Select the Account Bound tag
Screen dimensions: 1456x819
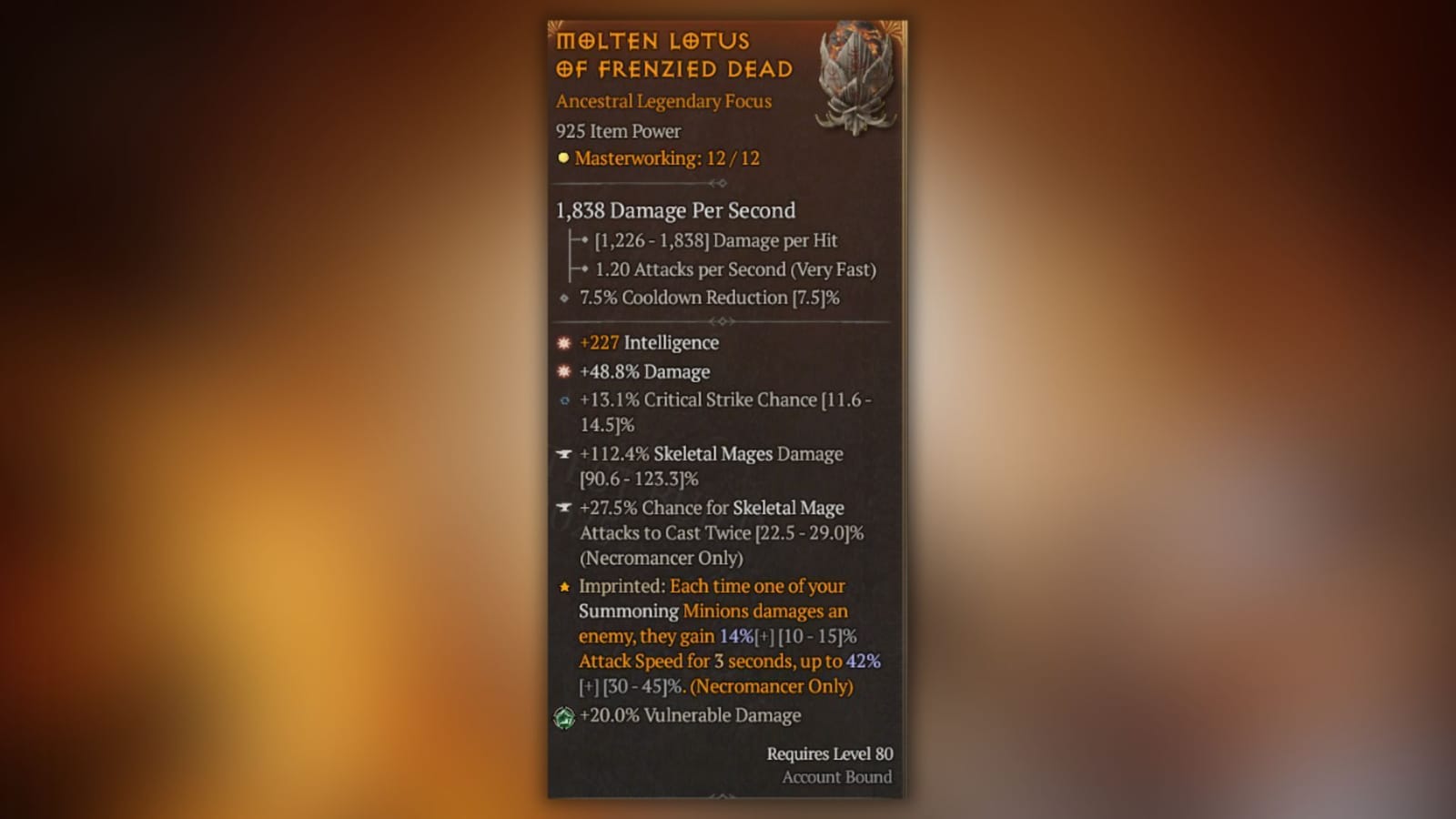click(x=836, y=777)
